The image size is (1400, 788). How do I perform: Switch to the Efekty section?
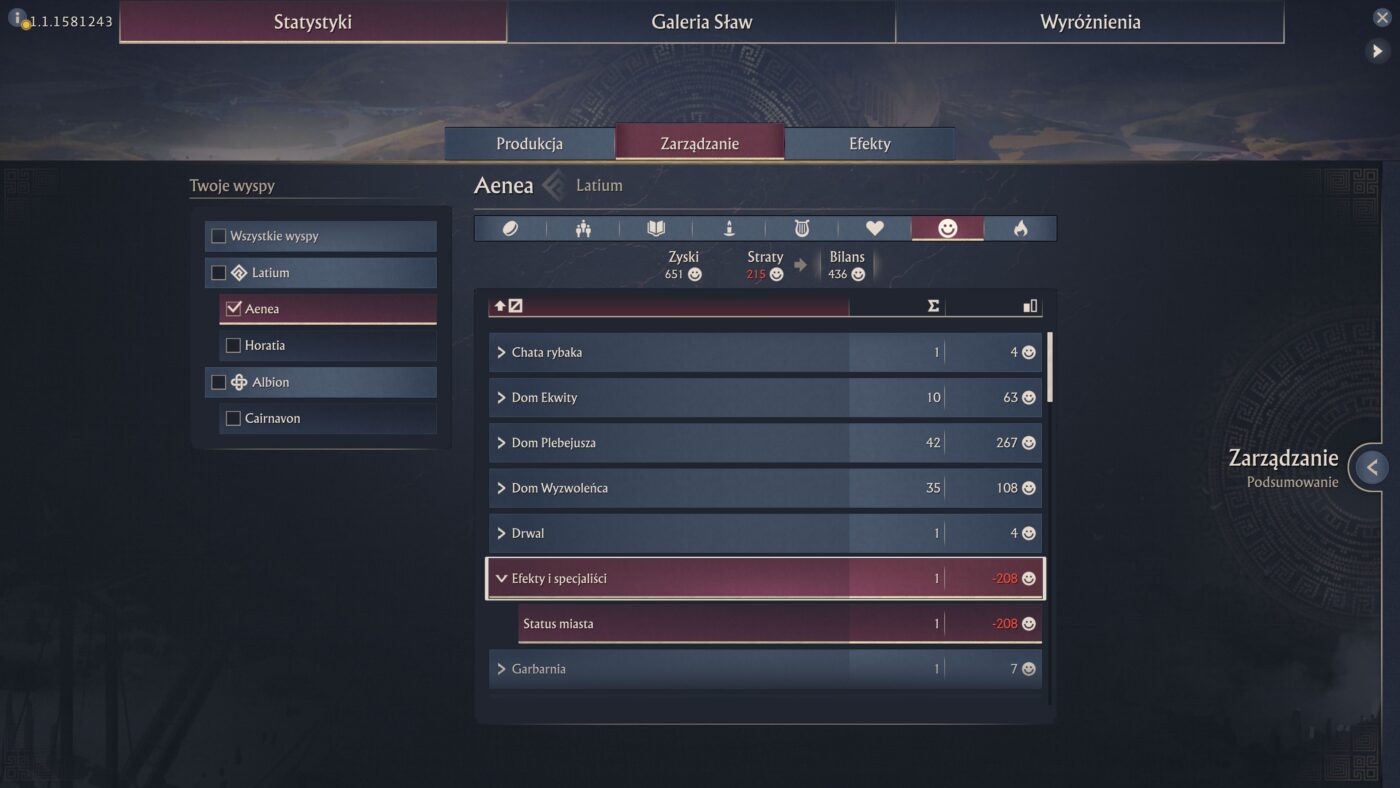[x=869, y=144]
